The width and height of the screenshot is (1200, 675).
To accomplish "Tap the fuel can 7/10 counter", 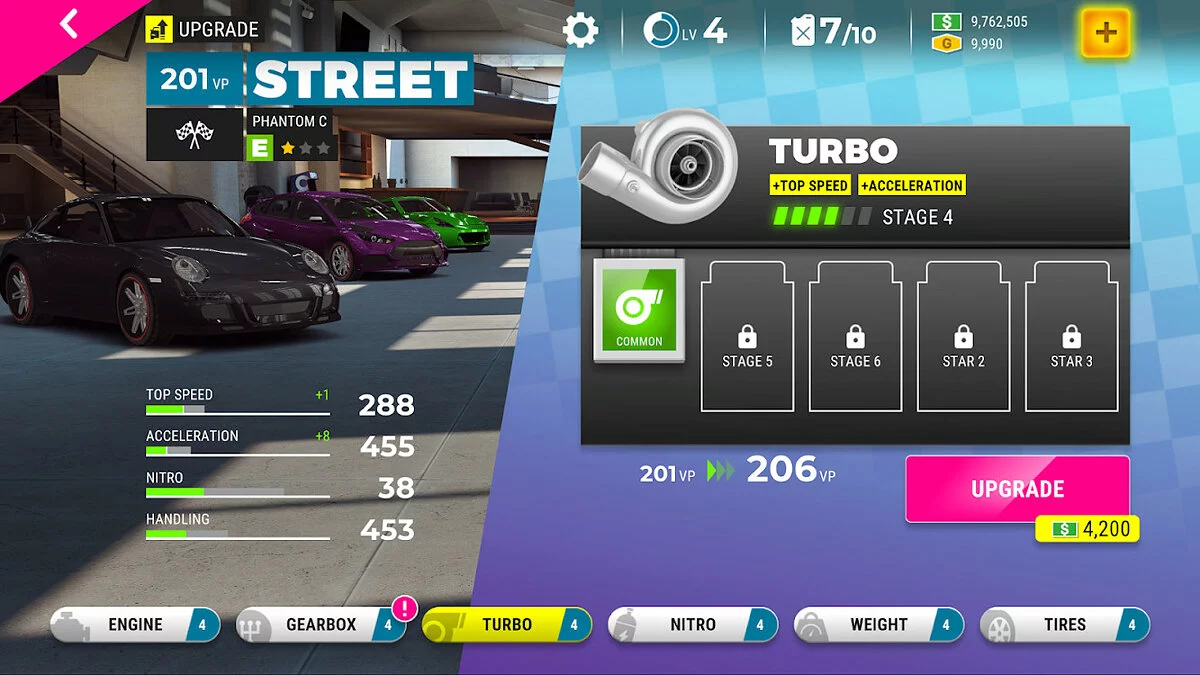I will (834, 31).
